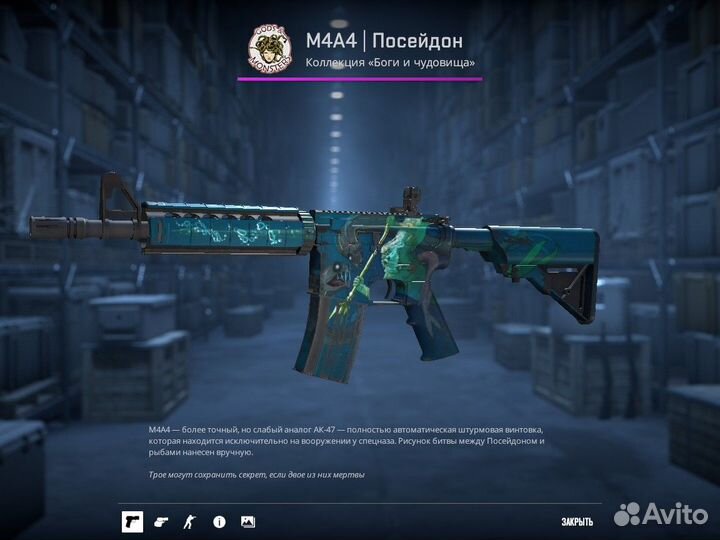Show weapon held in hand view
Image resolution: width=720 pixels, height=540 pixels.
161,521
